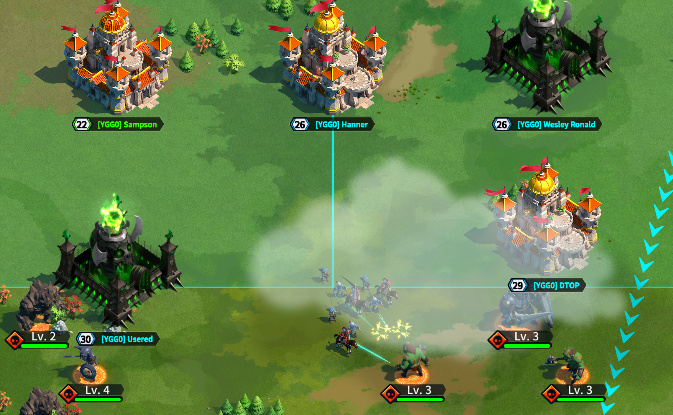Choose the Lv. 4 monster marker

(96, 390)
